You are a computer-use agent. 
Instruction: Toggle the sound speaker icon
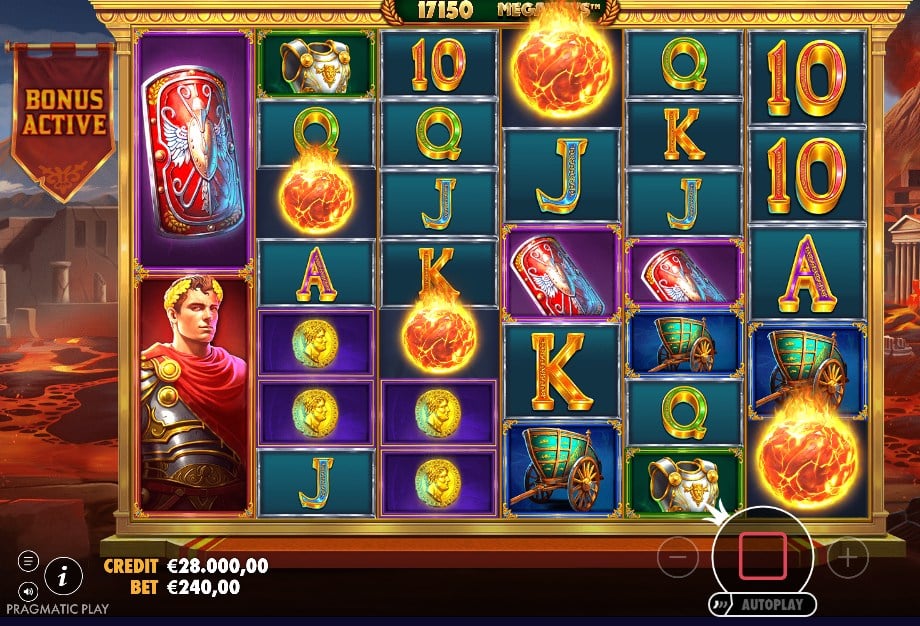[28, 590]
